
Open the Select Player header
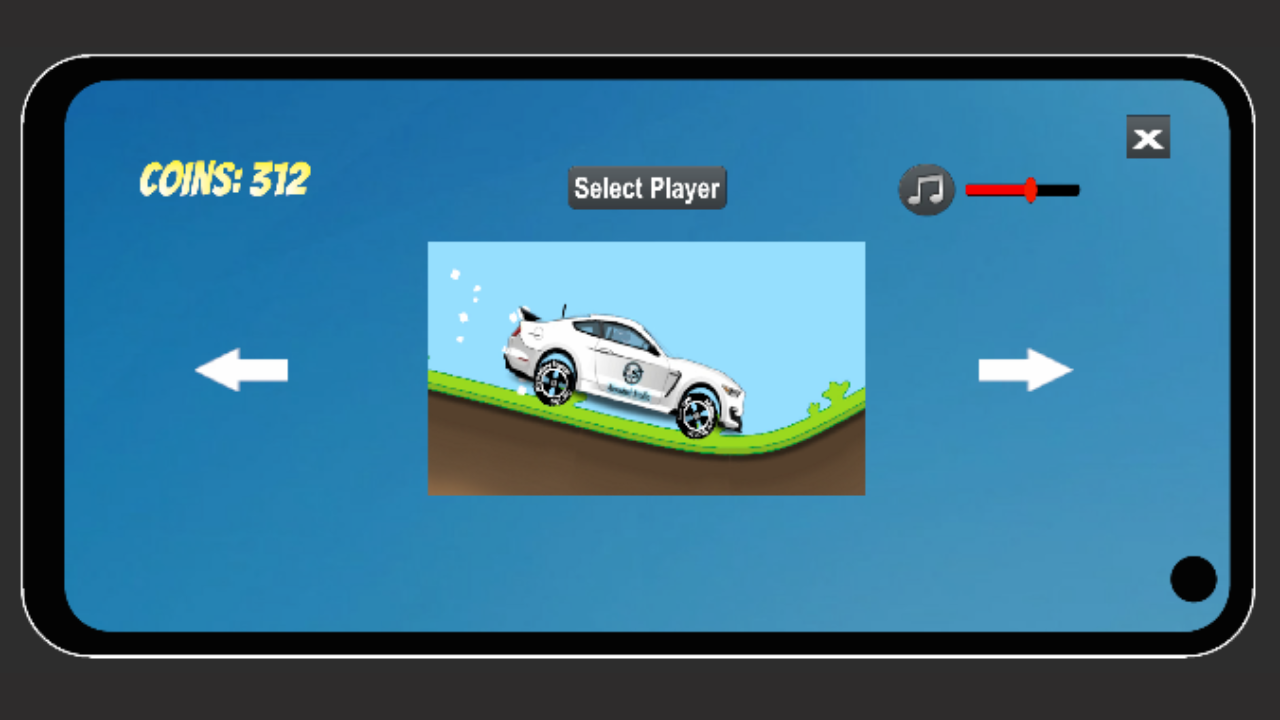[646, 188]
